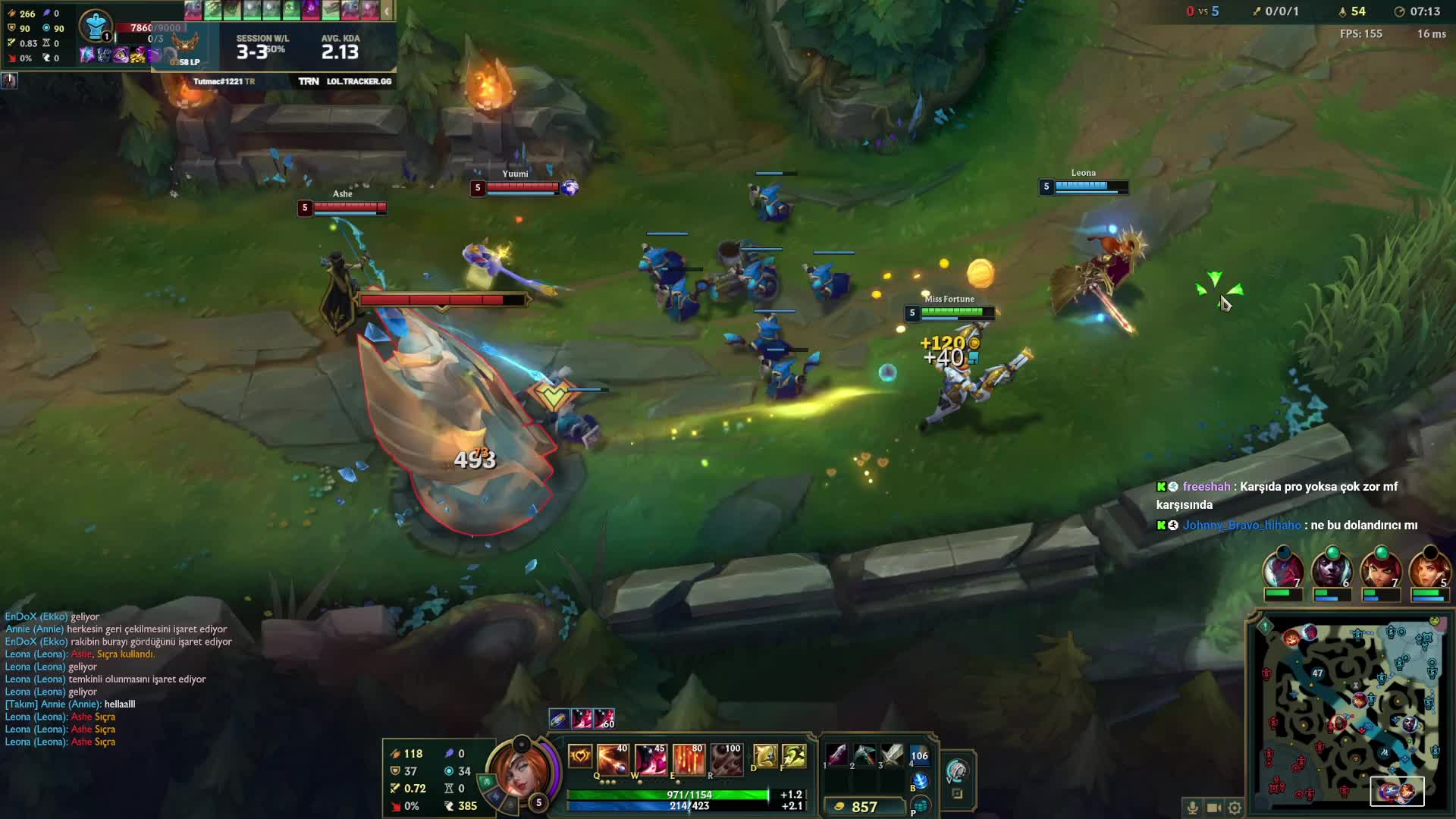This screenshot has width=1456, height=819.
Task: Collapse the target panel with the arrow
Action: coord(387,11)
